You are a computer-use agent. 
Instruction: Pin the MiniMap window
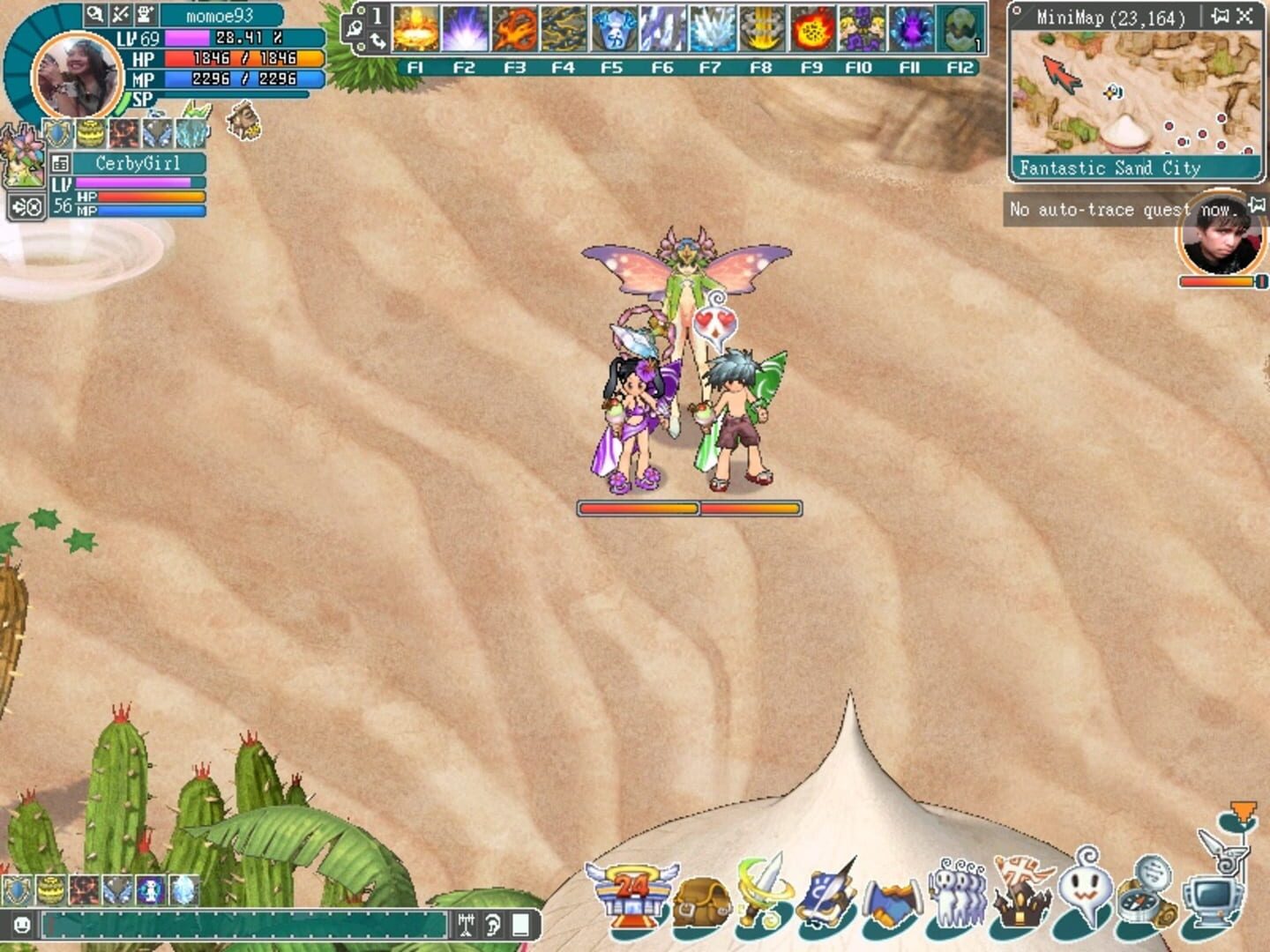[x=1221, y=16]
